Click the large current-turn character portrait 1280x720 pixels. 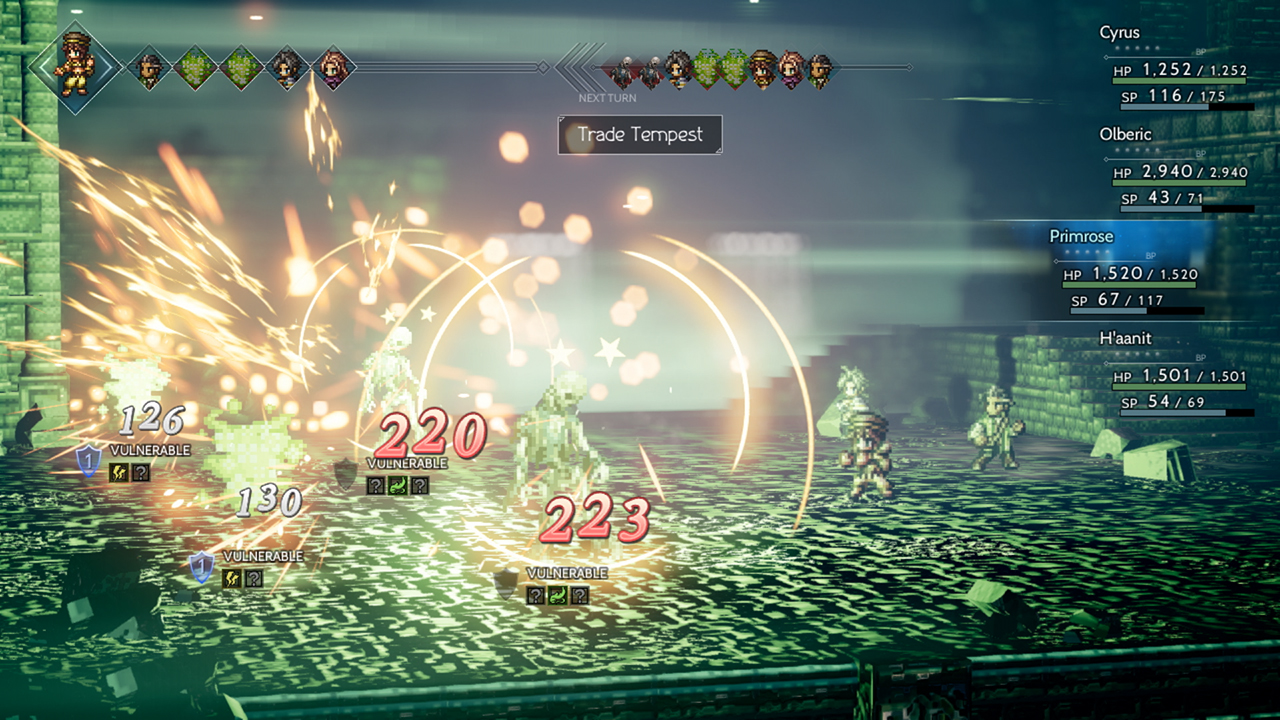75,67
